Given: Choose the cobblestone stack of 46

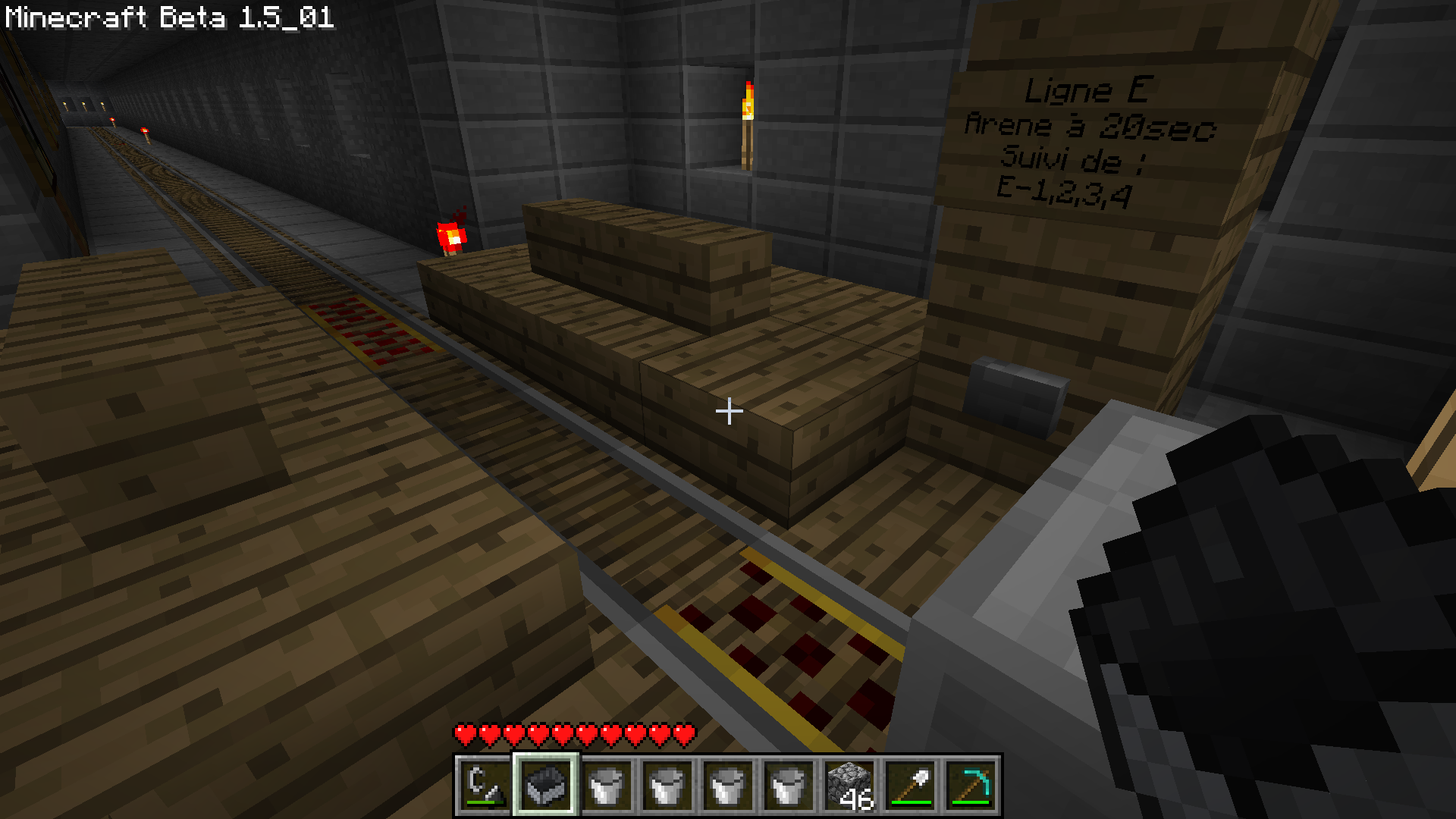Looking at the screenshot, I should pos(849,785).
